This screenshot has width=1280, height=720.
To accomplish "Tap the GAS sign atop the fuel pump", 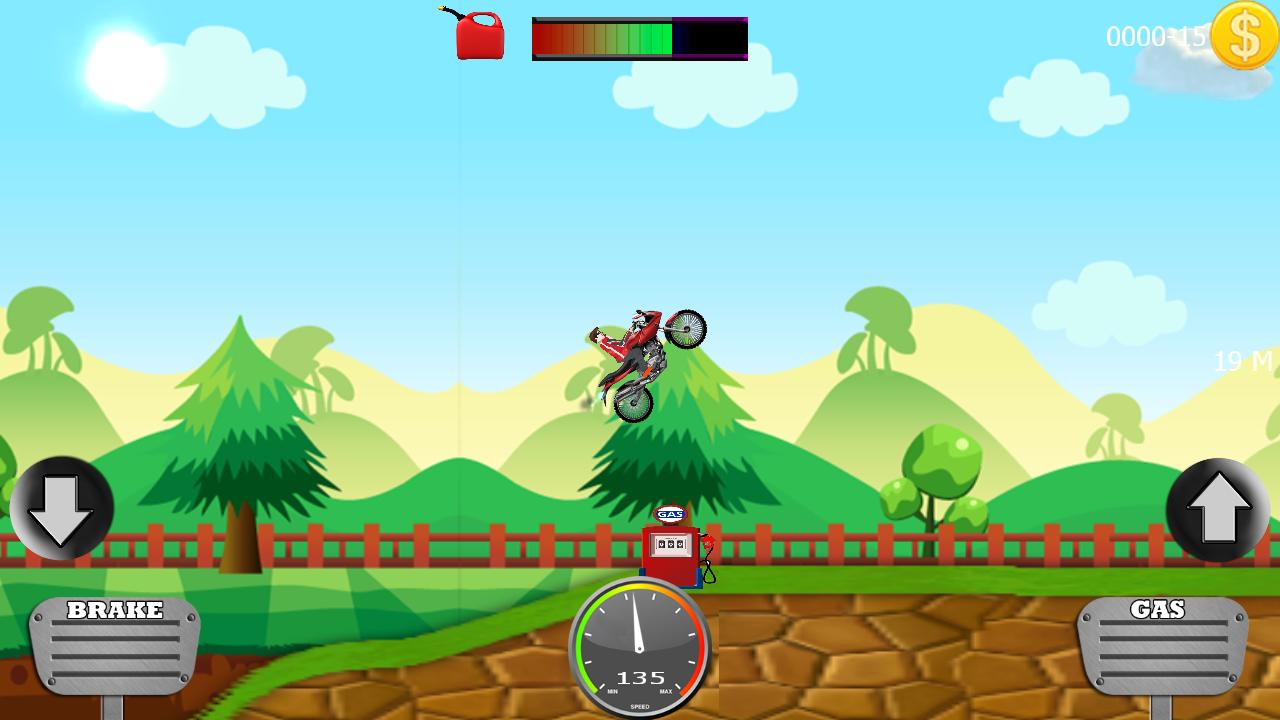I will pyautogui.click(x=671, y=515).
